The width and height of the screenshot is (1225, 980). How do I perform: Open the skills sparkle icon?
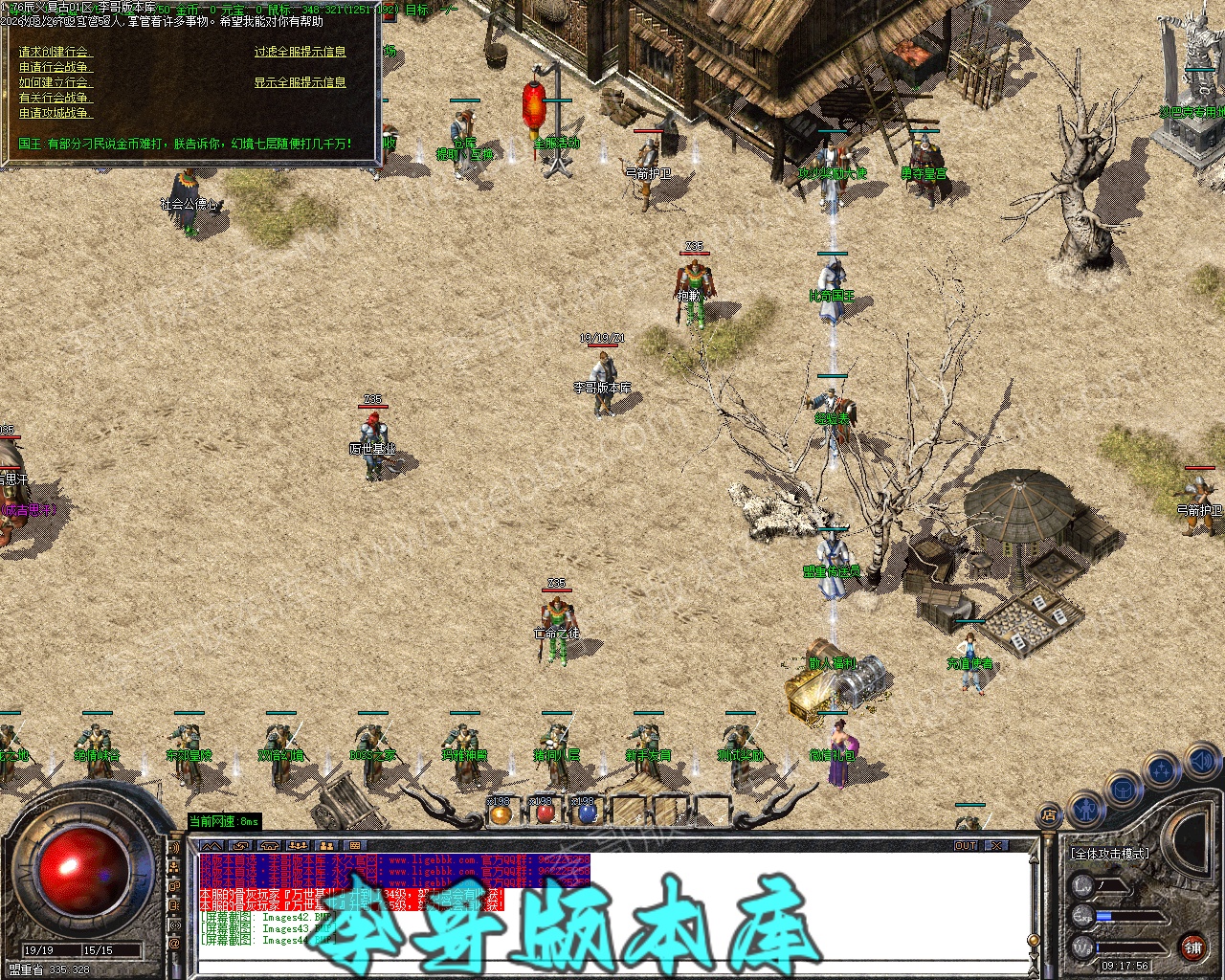[x=1162, y=770]
